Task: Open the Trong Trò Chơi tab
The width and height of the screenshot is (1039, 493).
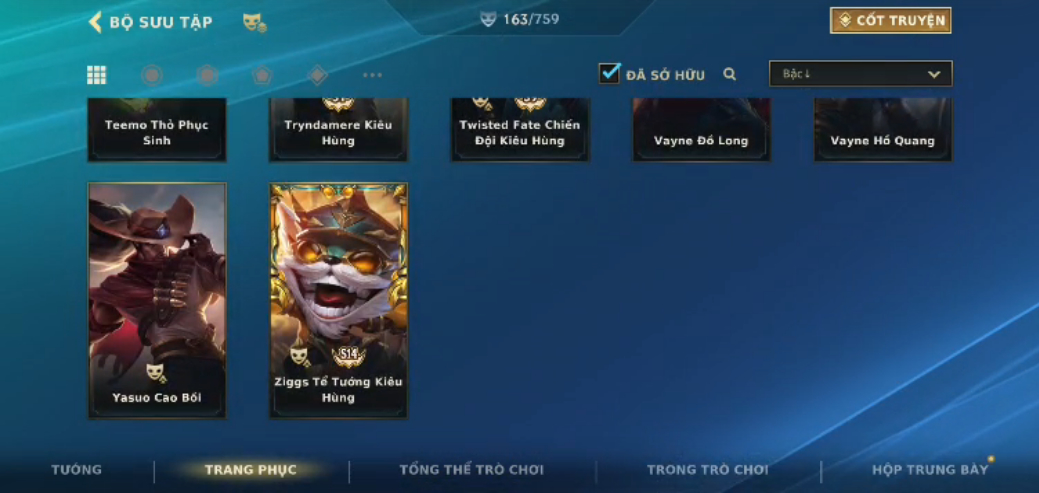Action: (707, 469)
